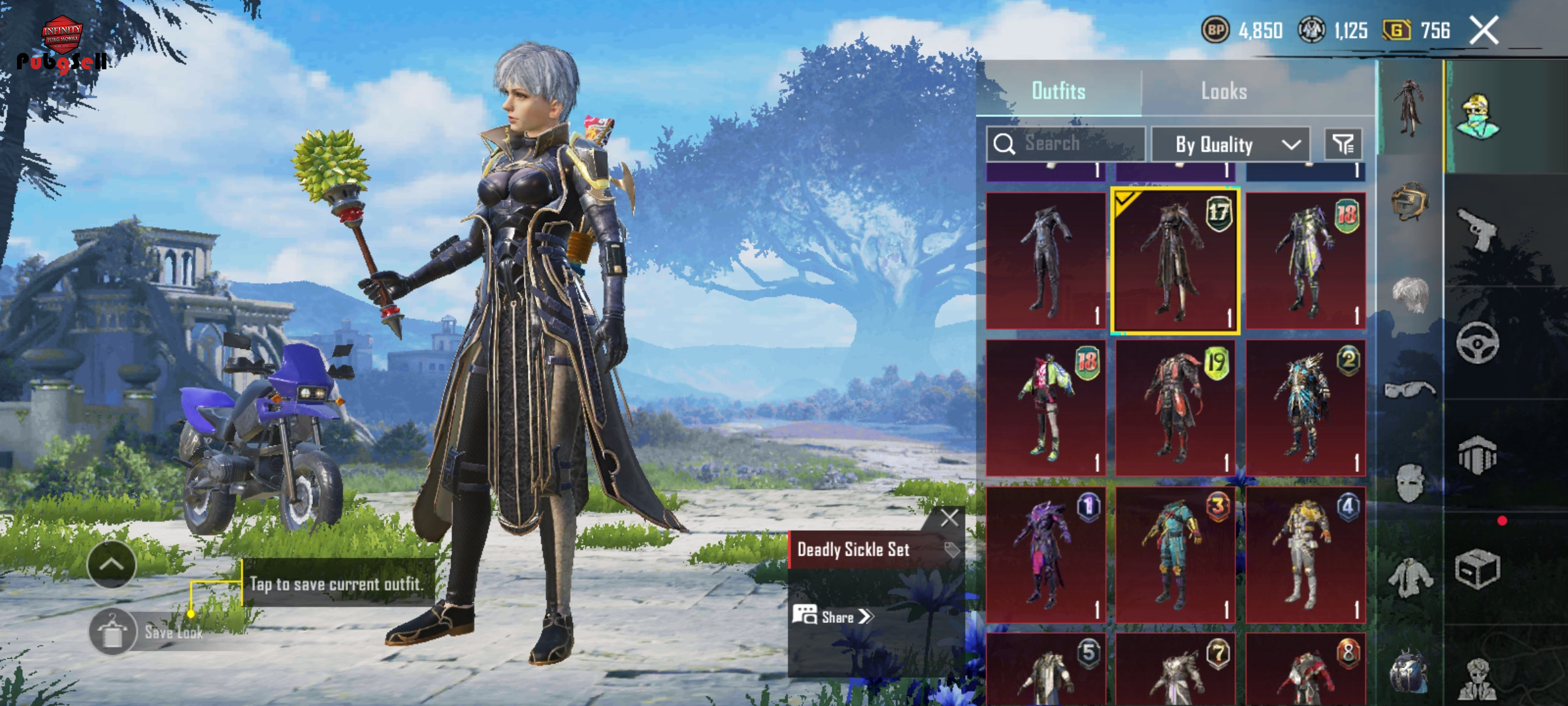Choose the outfit with badge 19

(1175, 408)
